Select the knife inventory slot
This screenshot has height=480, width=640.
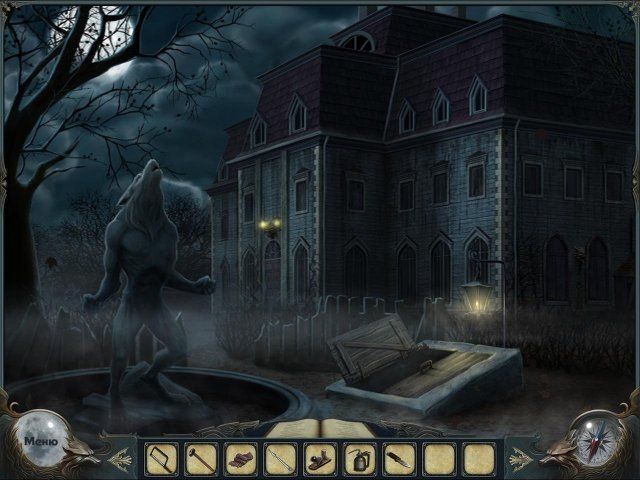(399, 458)
